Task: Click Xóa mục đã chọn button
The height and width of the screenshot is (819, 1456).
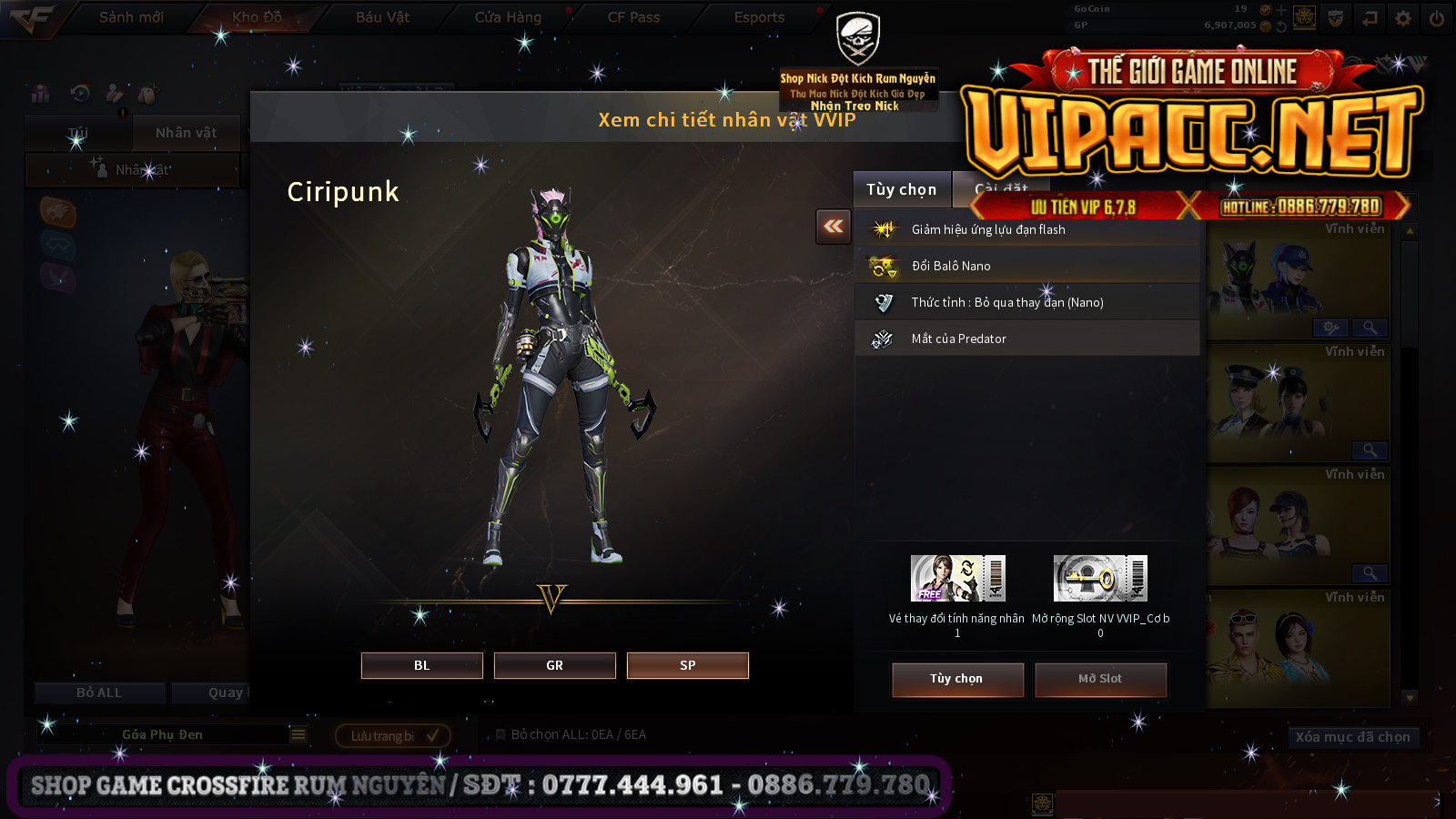Action: click(x=1352, y=737)
